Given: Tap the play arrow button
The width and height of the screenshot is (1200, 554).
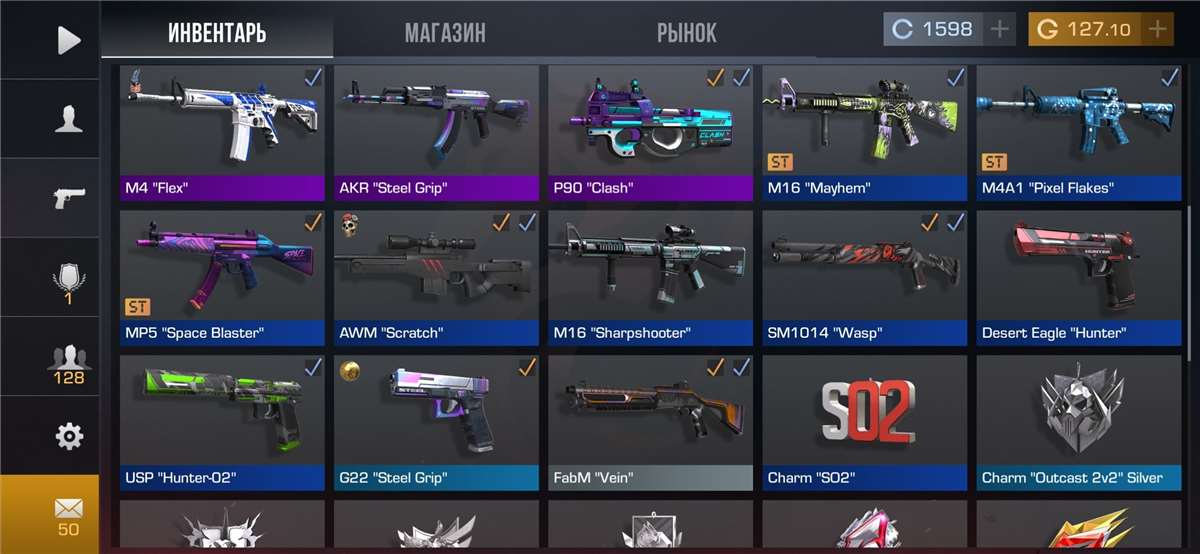Looking at the screenshot, I should (x=68, y=40).
